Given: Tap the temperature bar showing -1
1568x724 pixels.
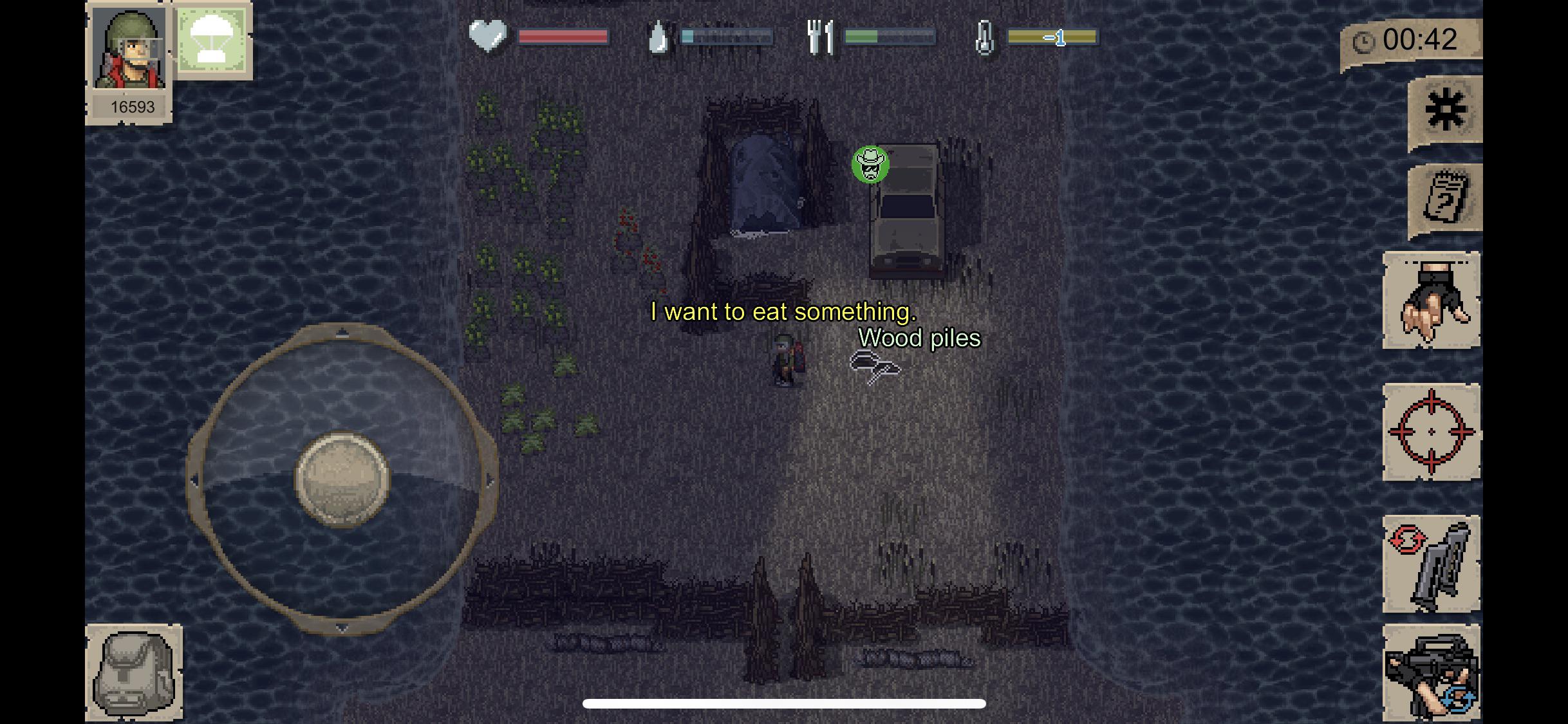Looking at the screenshot, I should 1052,37.
